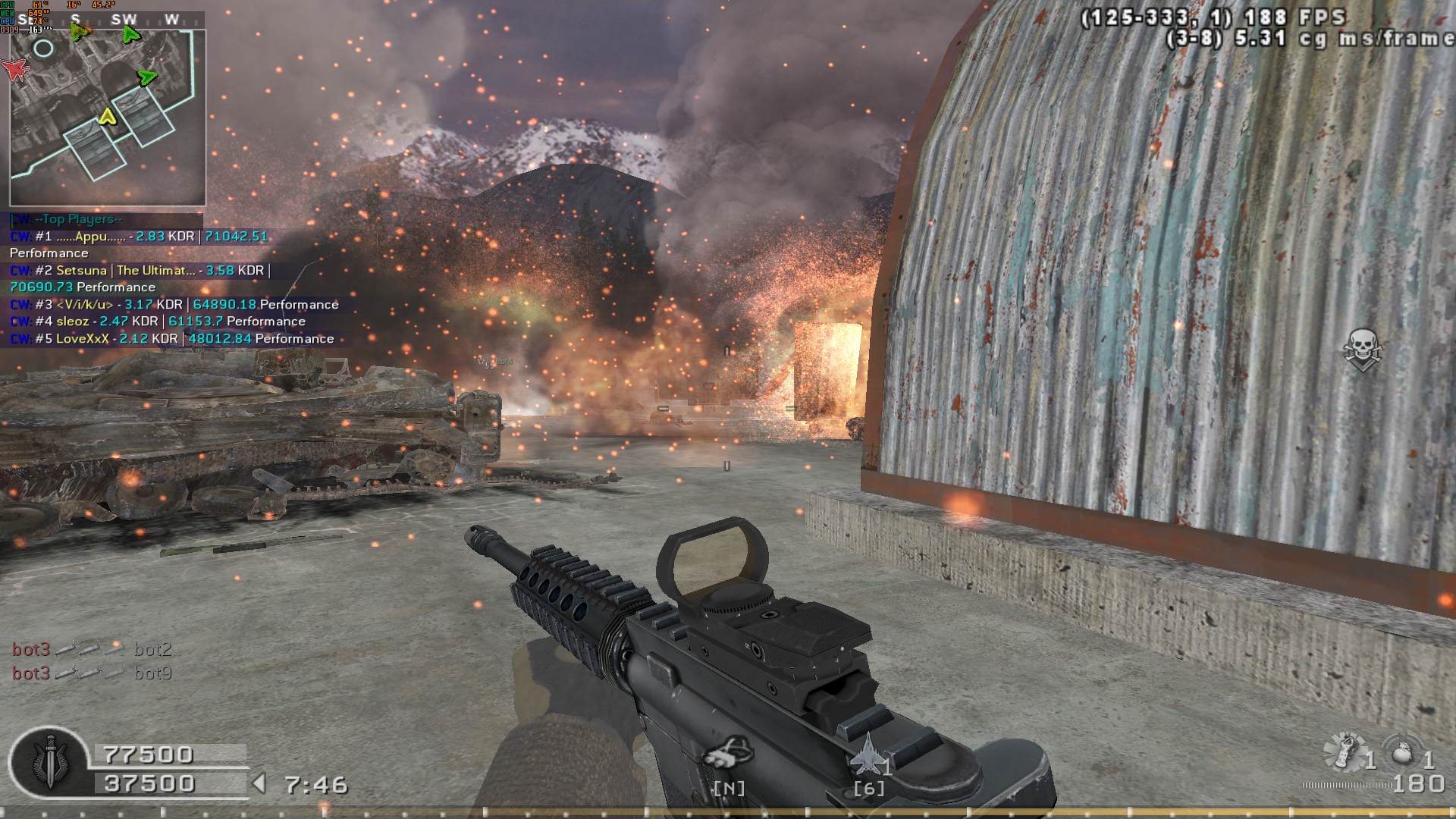Screen dimensions: 1456x819
Task: Click the skull death marker icon
Action: click(1362, 350)
